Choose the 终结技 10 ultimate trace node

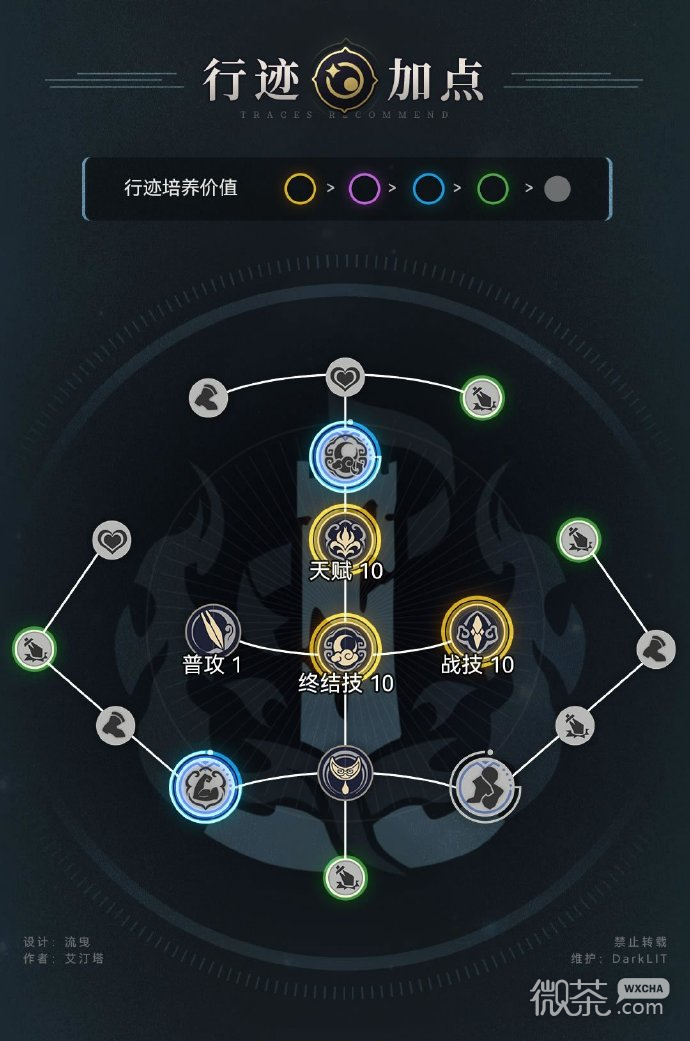[x=346, y=647]
